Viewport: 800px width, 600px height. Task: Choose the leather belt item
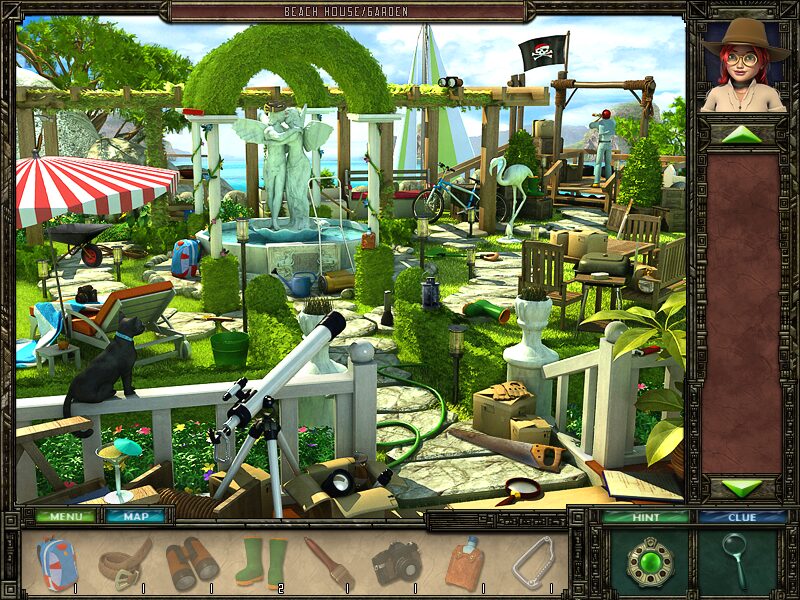coord(124,563)
